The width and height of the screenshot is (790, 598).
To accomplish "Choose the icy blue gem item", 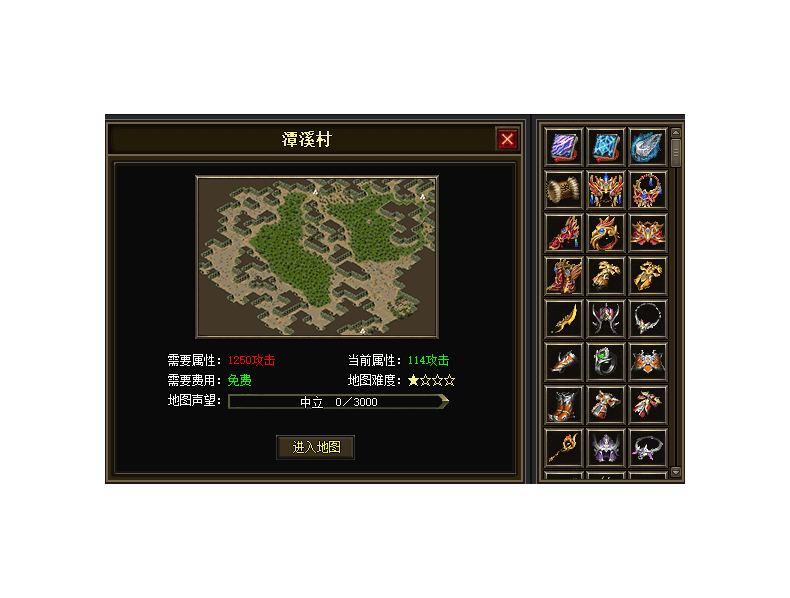I will pos(648,147).
